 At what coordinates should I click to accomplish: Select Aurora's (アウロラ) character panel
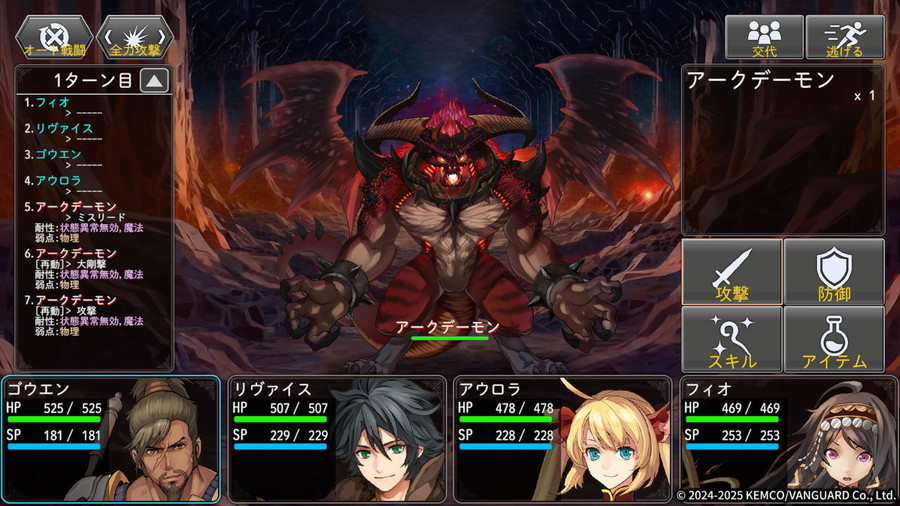click(562, 438)
